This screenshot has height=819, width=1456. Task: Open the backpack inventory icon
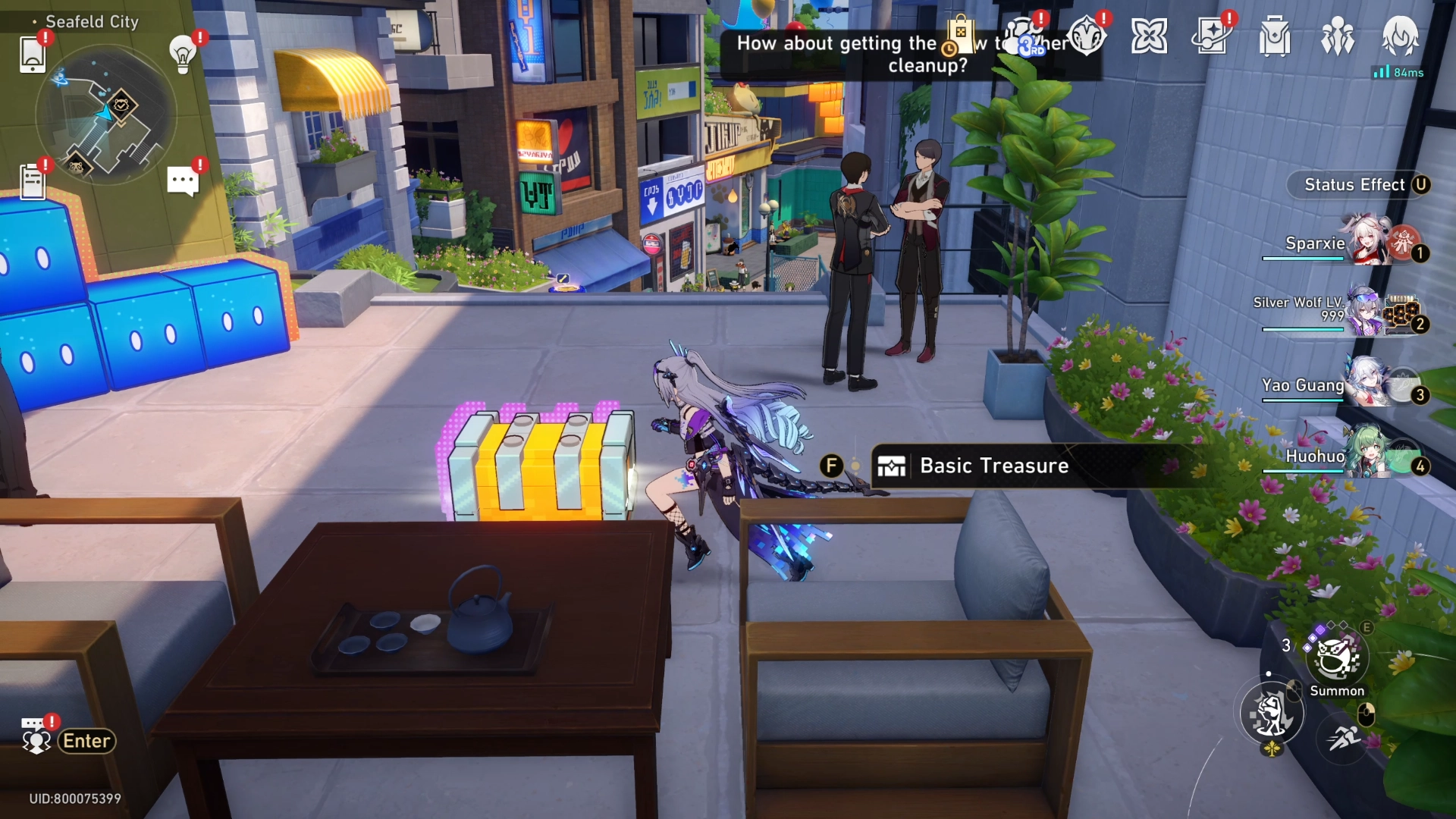pyautogui.click(x=1274, y=36)
